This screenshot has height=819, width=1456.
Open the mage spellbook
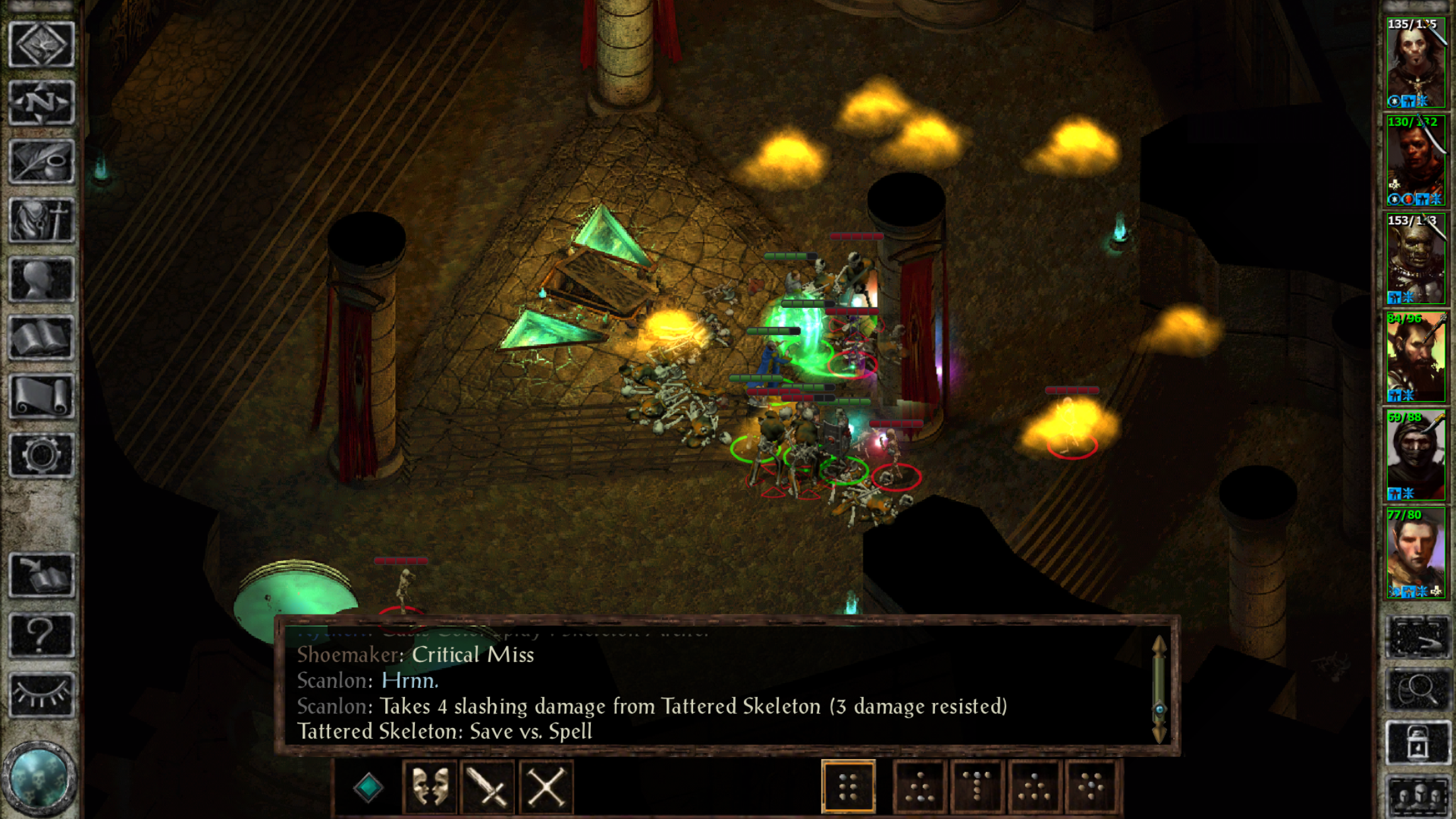click(41, 338)
